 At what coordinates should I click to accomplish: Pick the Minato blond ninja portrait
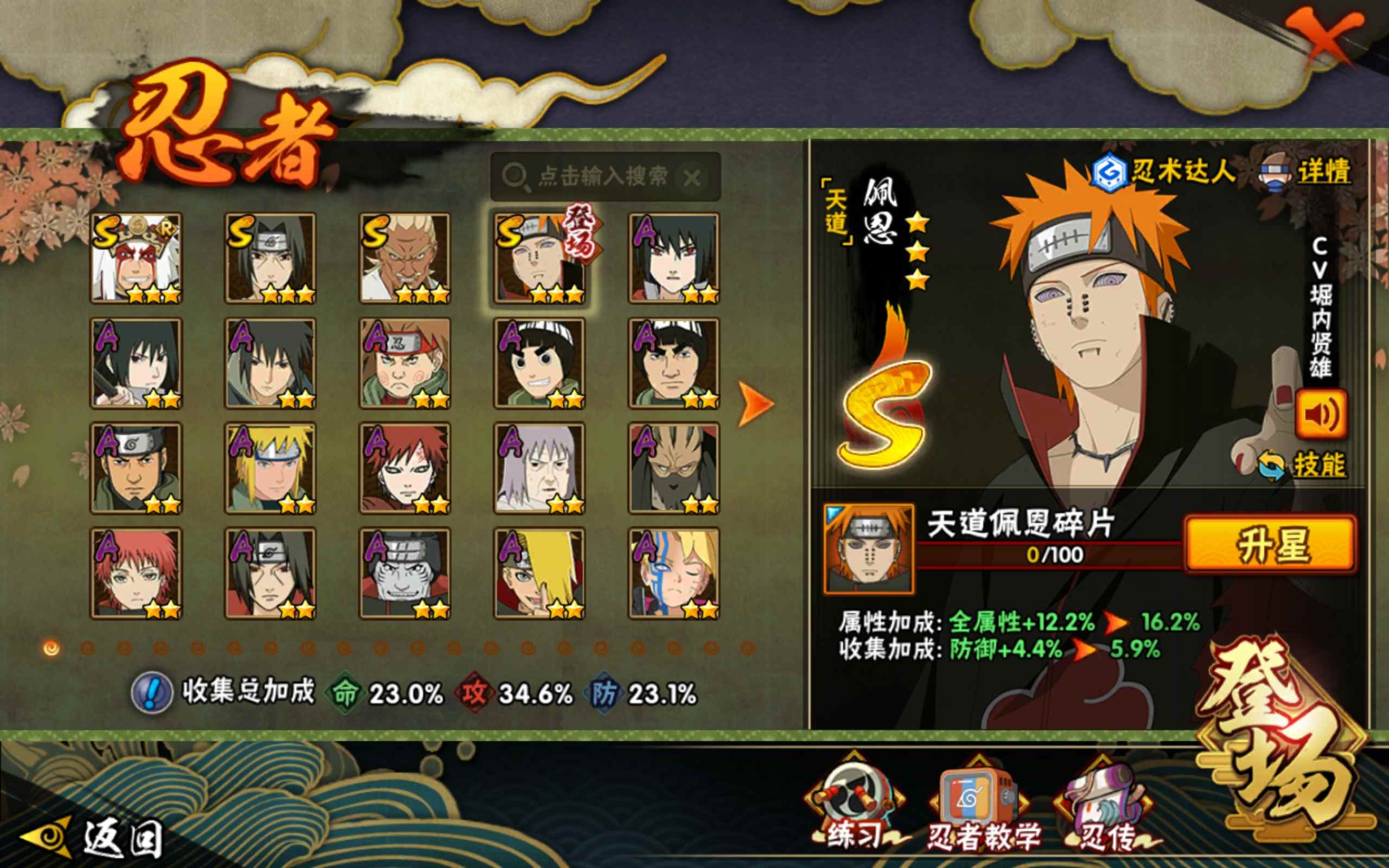270,468
